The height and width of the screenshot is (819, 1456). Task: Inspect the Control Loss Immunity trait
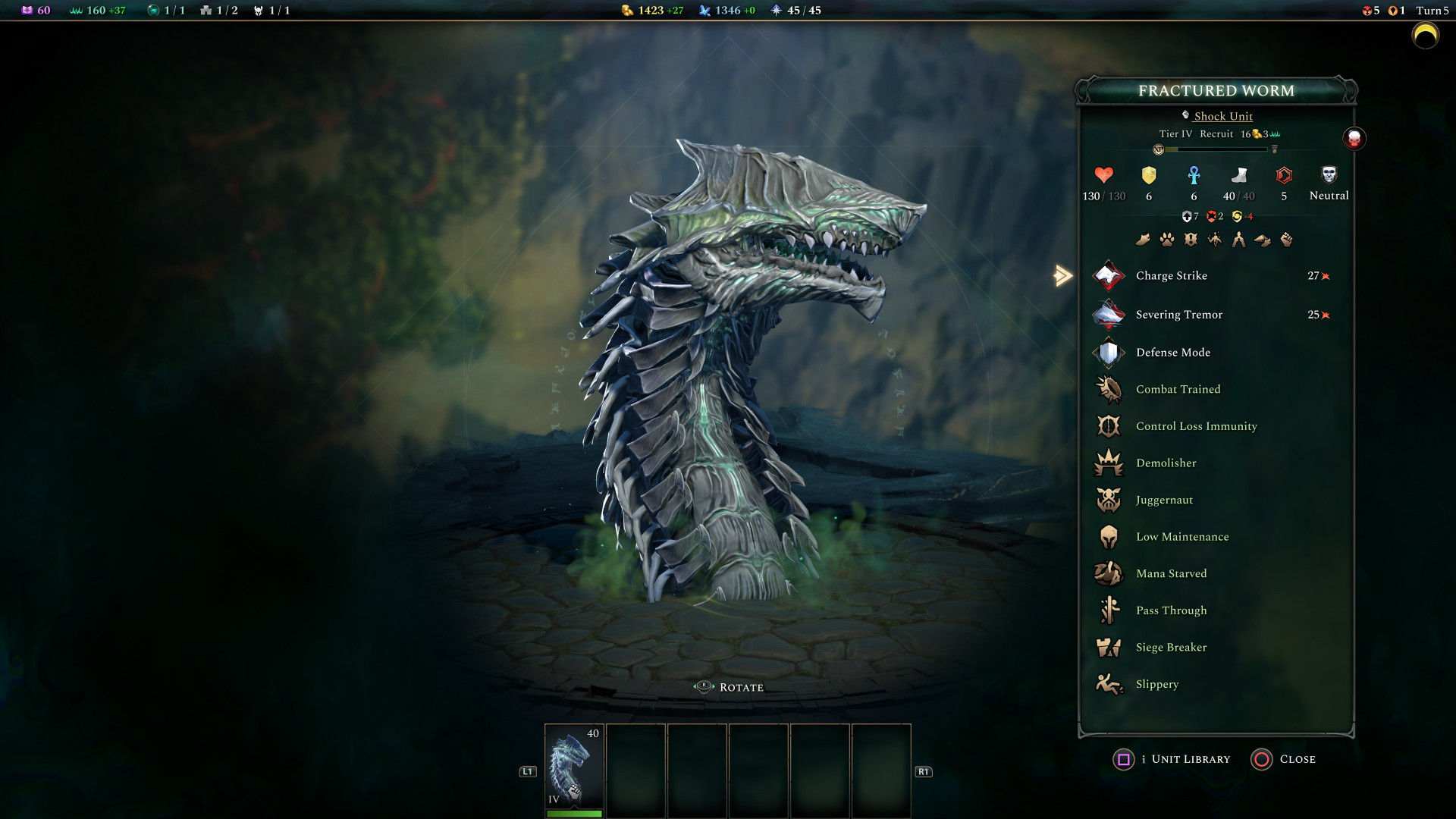(1196, 426)
